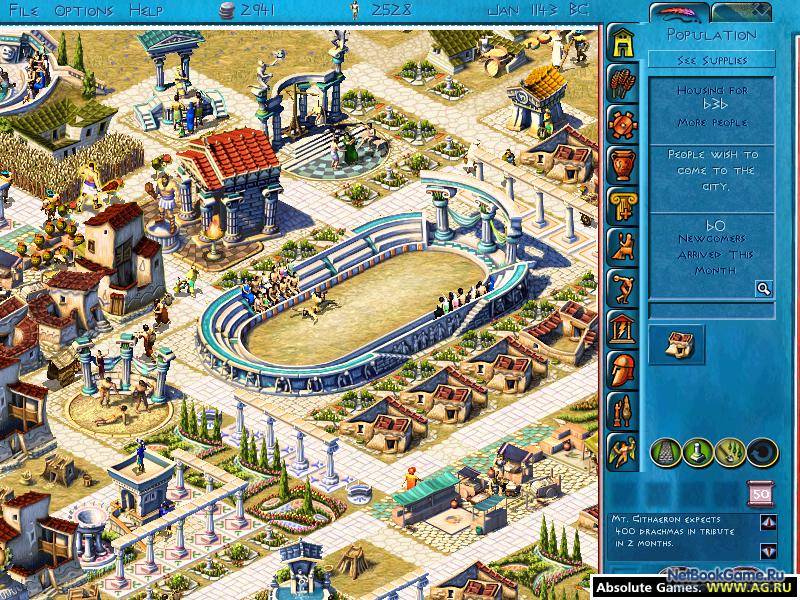Select the amphora distribution tab

tap(623, 163)
